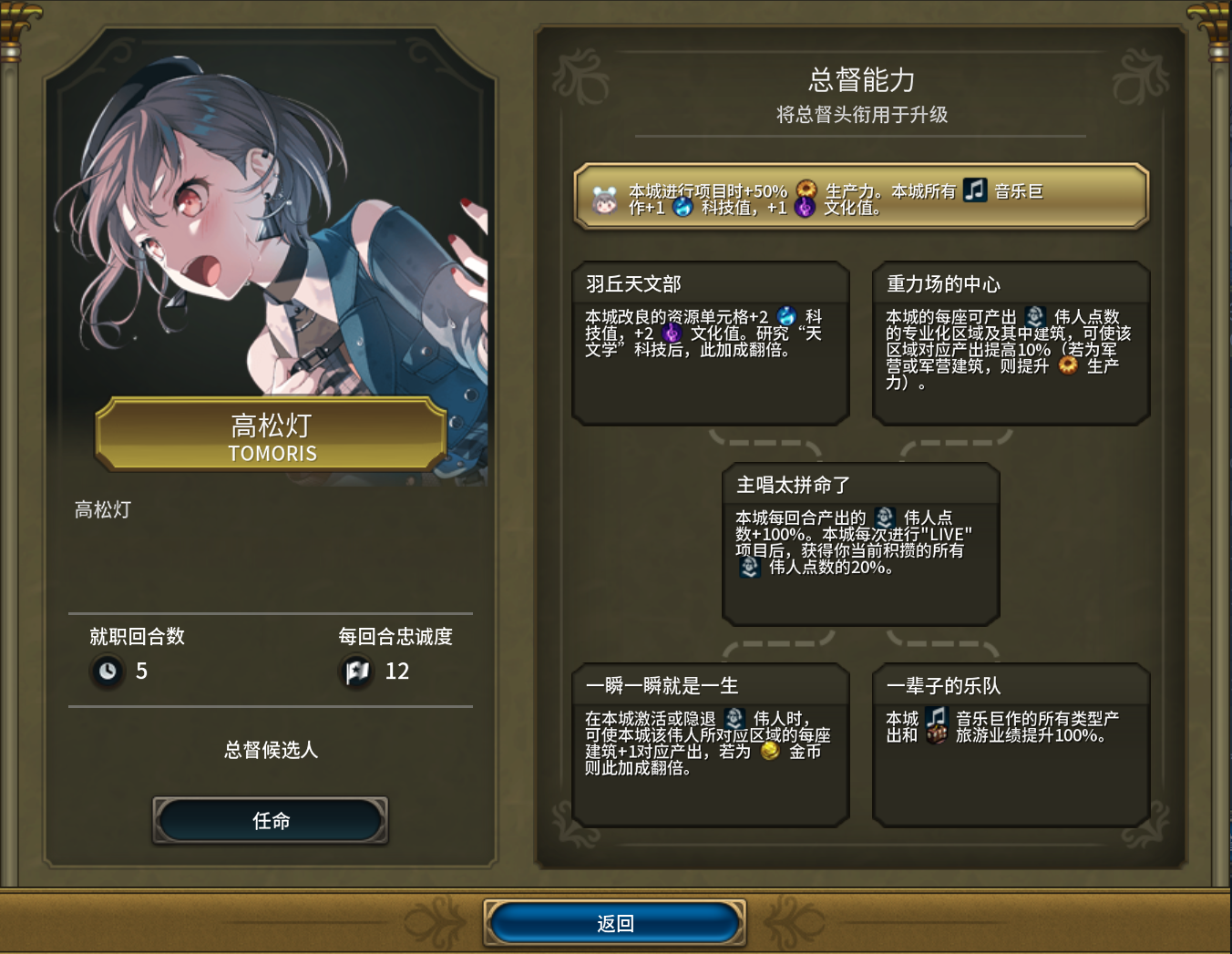Click the 任命 appoint button
Viewport: 1232px width, 954px height.
coord(271,820)
